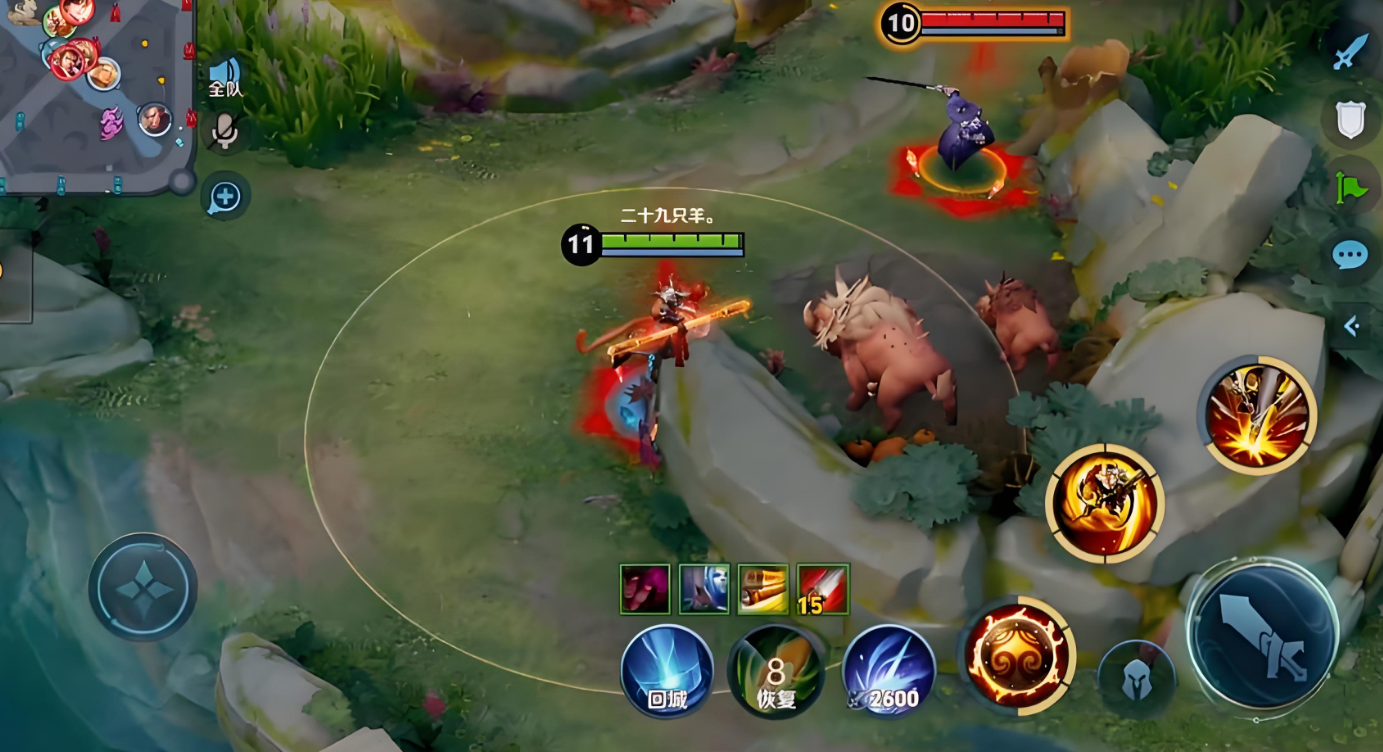The height and width of the screenshot is (752, 1383).
Task: Activate the 恢复 restore ability
Action: [777, 671]
